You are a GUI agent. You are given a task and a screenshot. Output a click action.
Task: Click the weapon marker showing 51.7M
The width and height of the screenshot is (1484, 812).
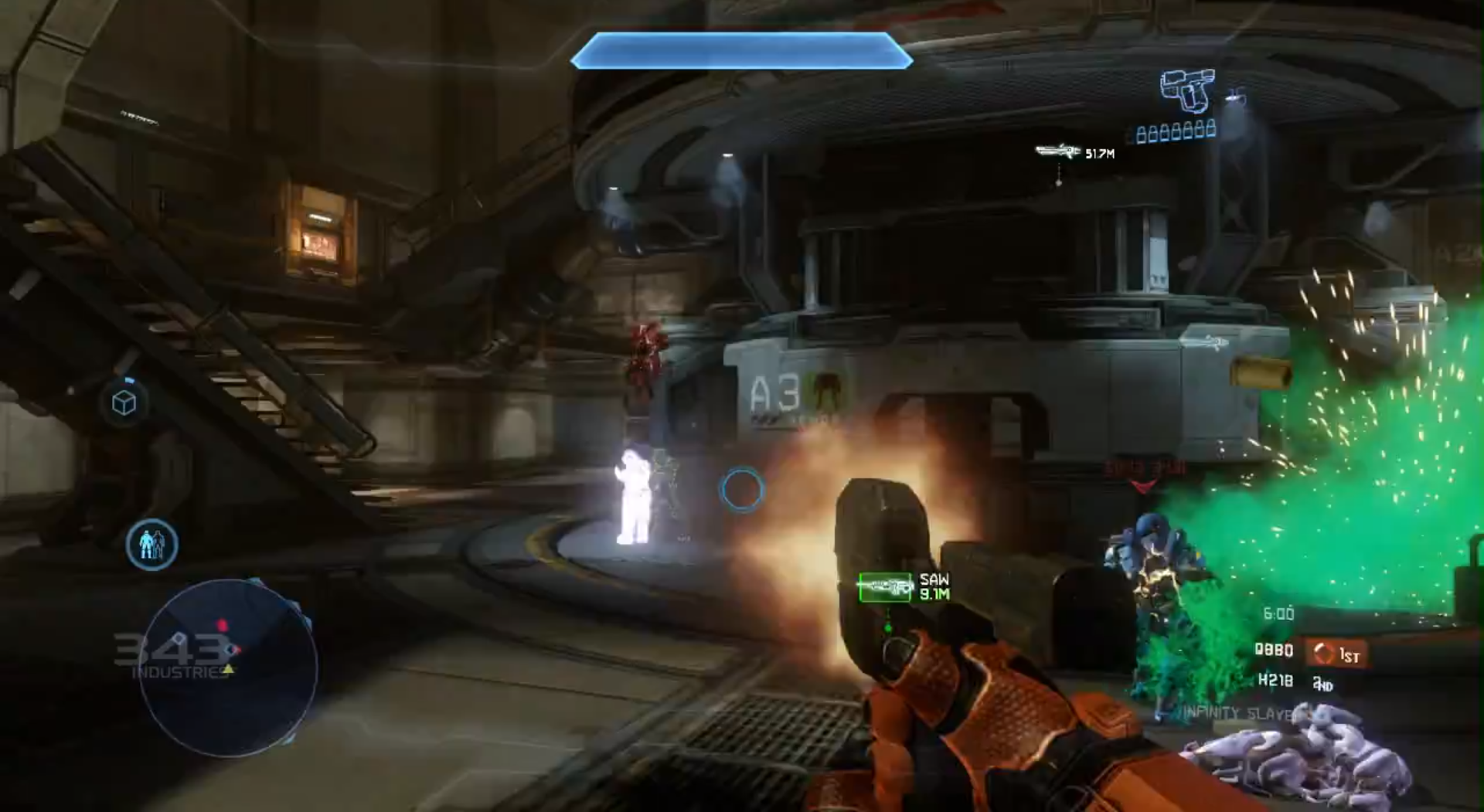[1058, 151]
